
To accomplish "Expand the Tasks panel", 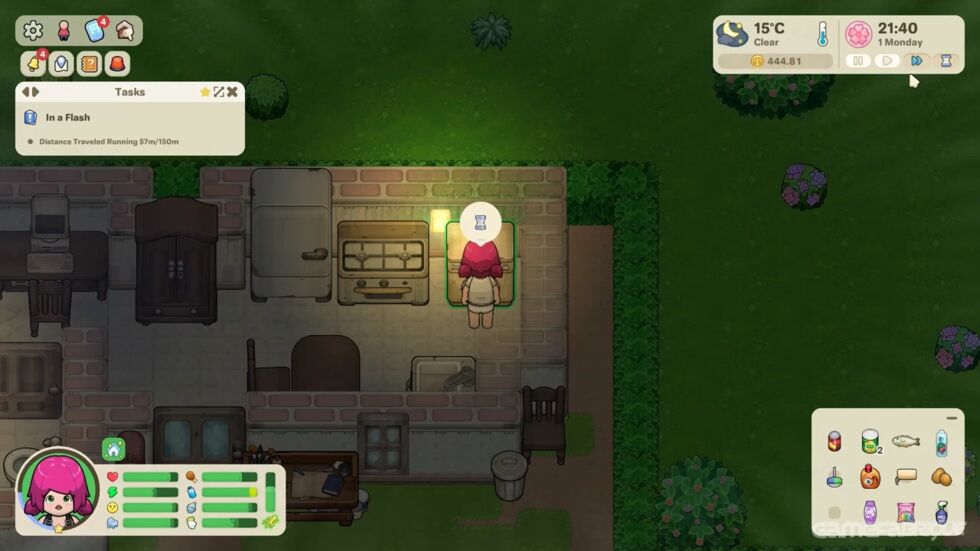I will 219,92.
